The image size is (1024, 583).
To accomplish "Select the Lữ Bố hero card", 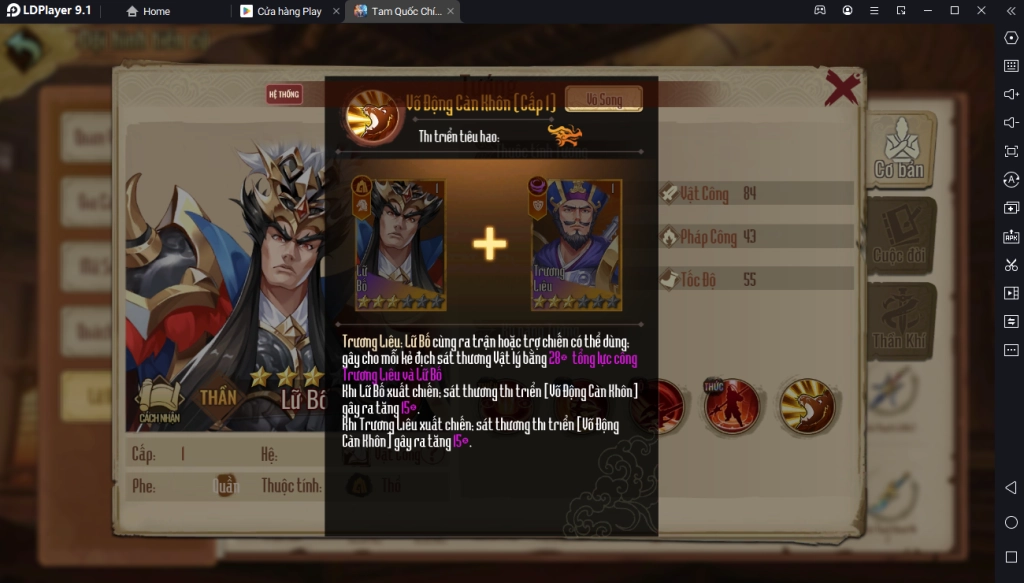I will click(400, 244).
